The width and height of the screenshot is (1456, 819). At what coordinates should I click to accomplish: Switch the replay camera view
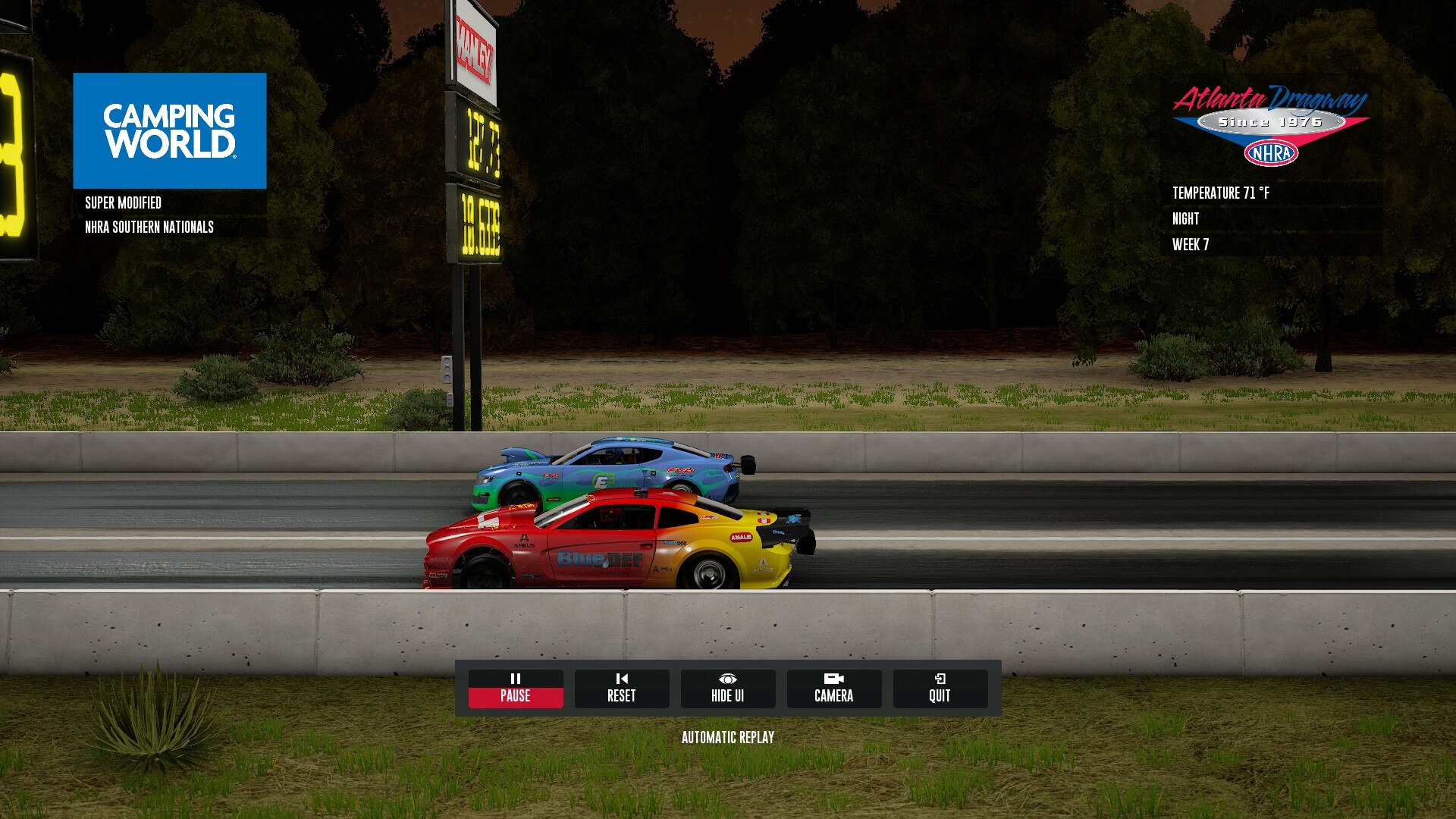click(x=833, y=688)
